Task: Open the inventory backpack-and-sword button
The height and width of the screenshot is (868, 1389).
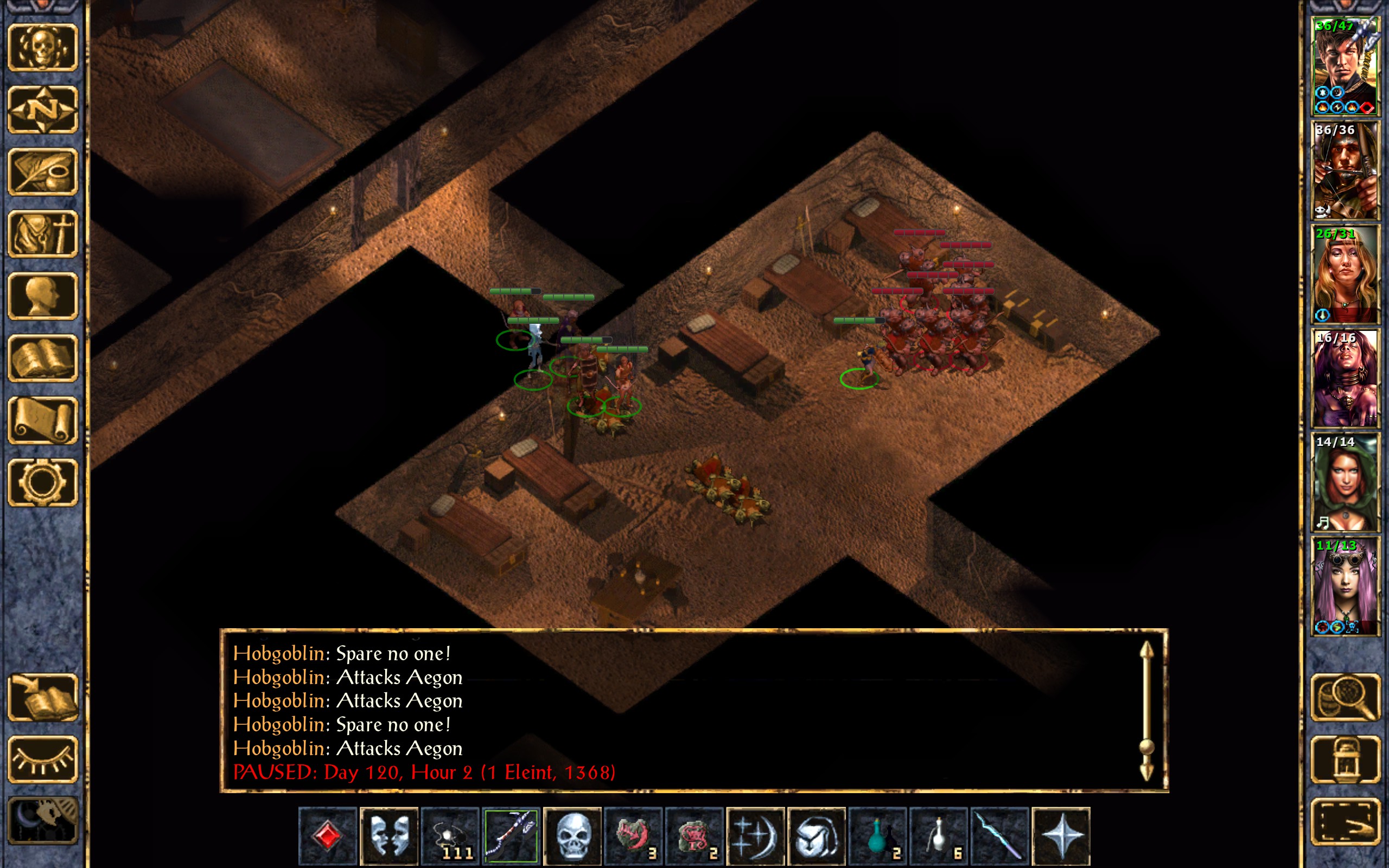Action: click(x=43, y=234)
